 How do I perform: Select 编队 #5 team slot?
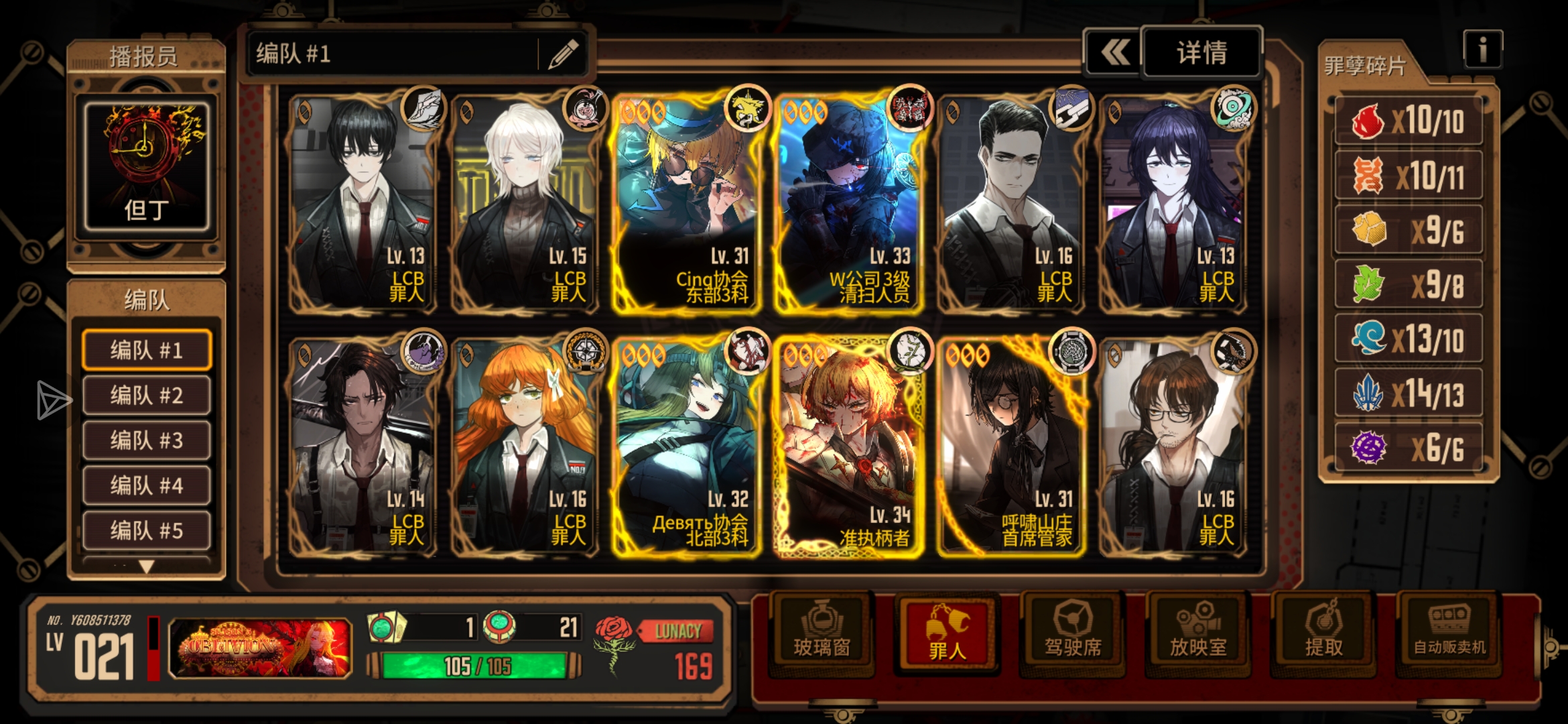[x=146, y=530]
